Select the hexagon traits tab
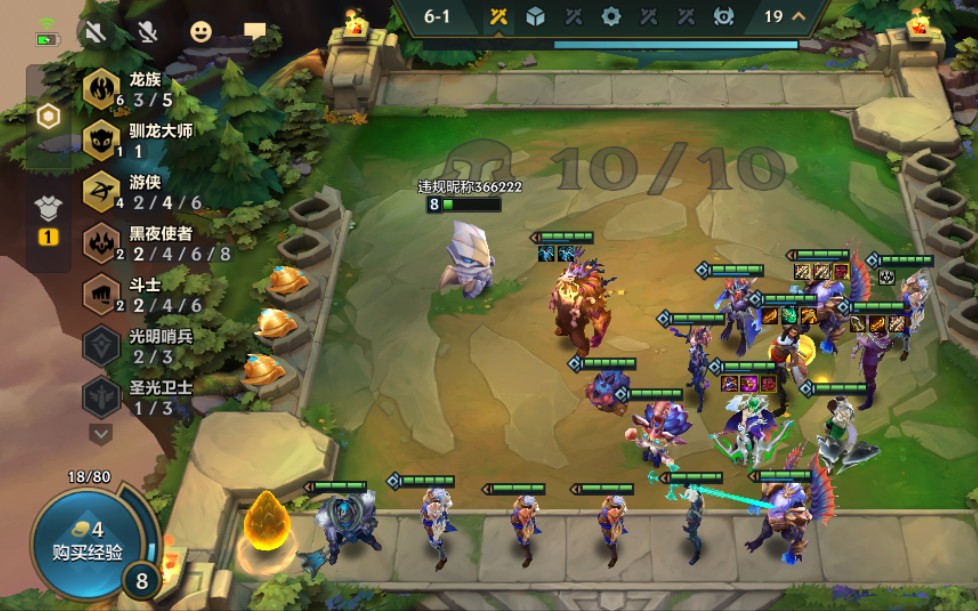 [48, 116]
